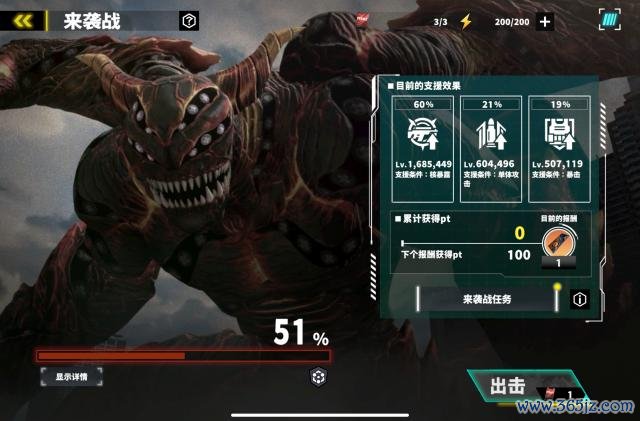Open the help question mark beside 来袭战

pyautogui.click(x=189, y=20)
